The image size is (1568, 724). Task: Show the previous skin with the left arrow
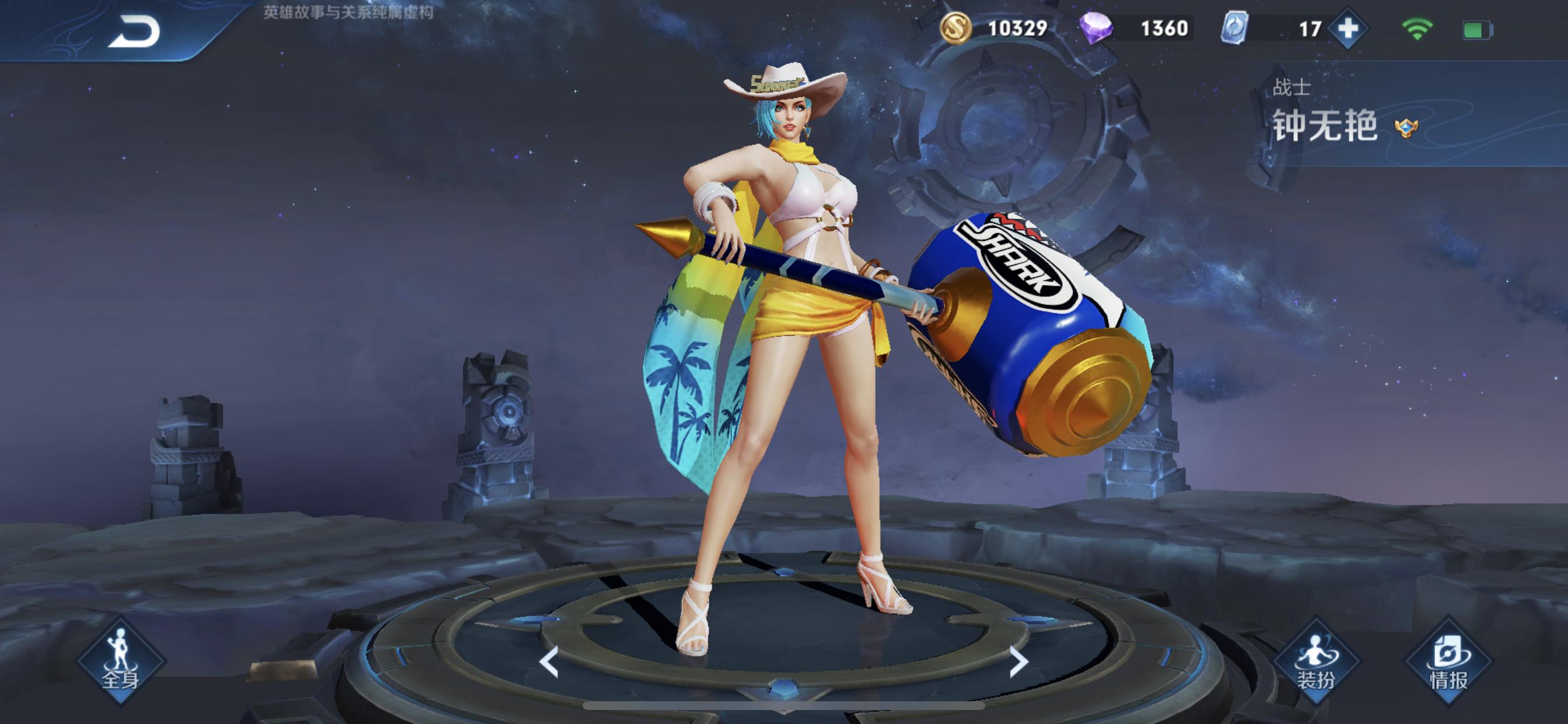[549, 661]
